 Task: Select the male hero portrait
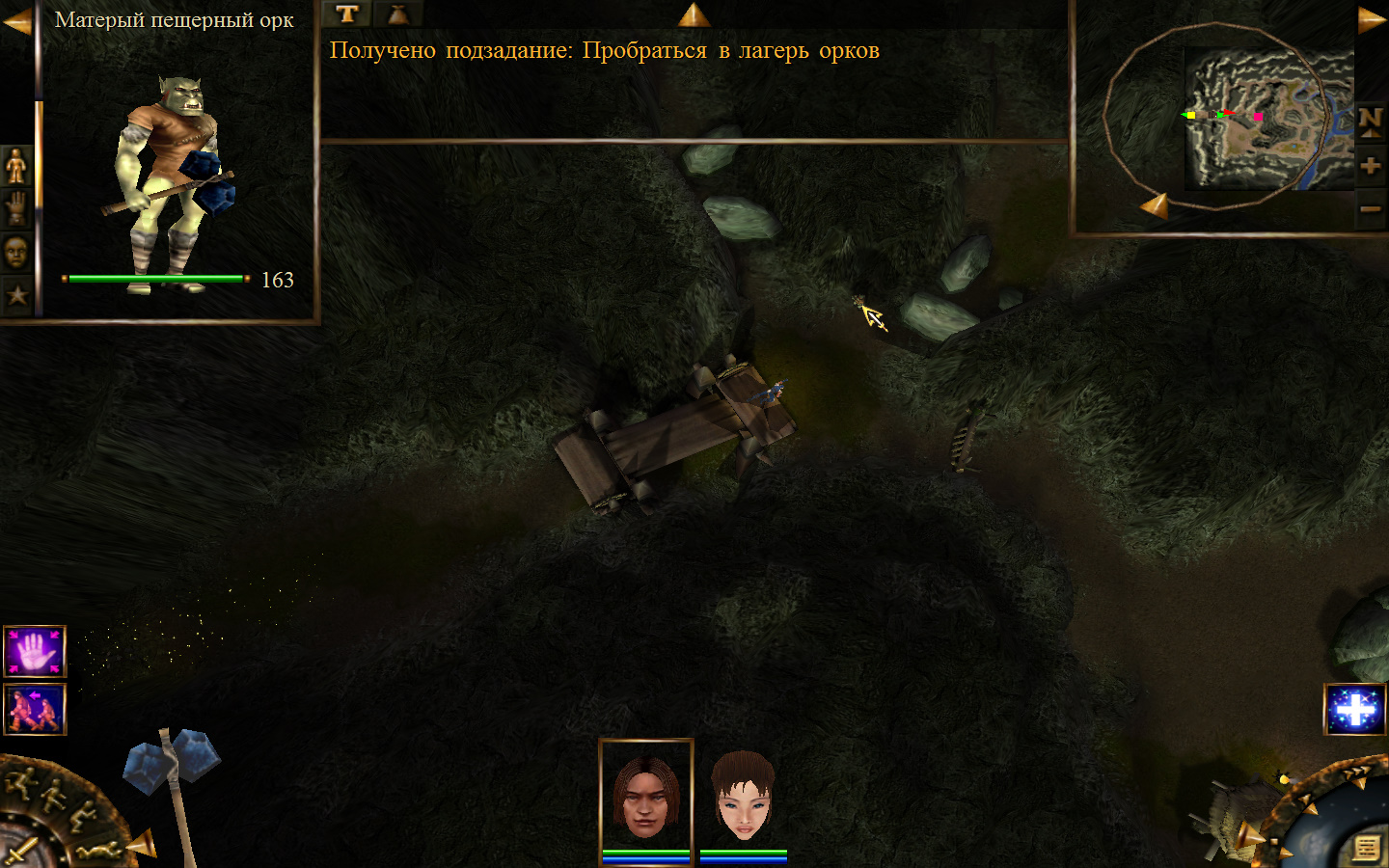tap(645, 797)
